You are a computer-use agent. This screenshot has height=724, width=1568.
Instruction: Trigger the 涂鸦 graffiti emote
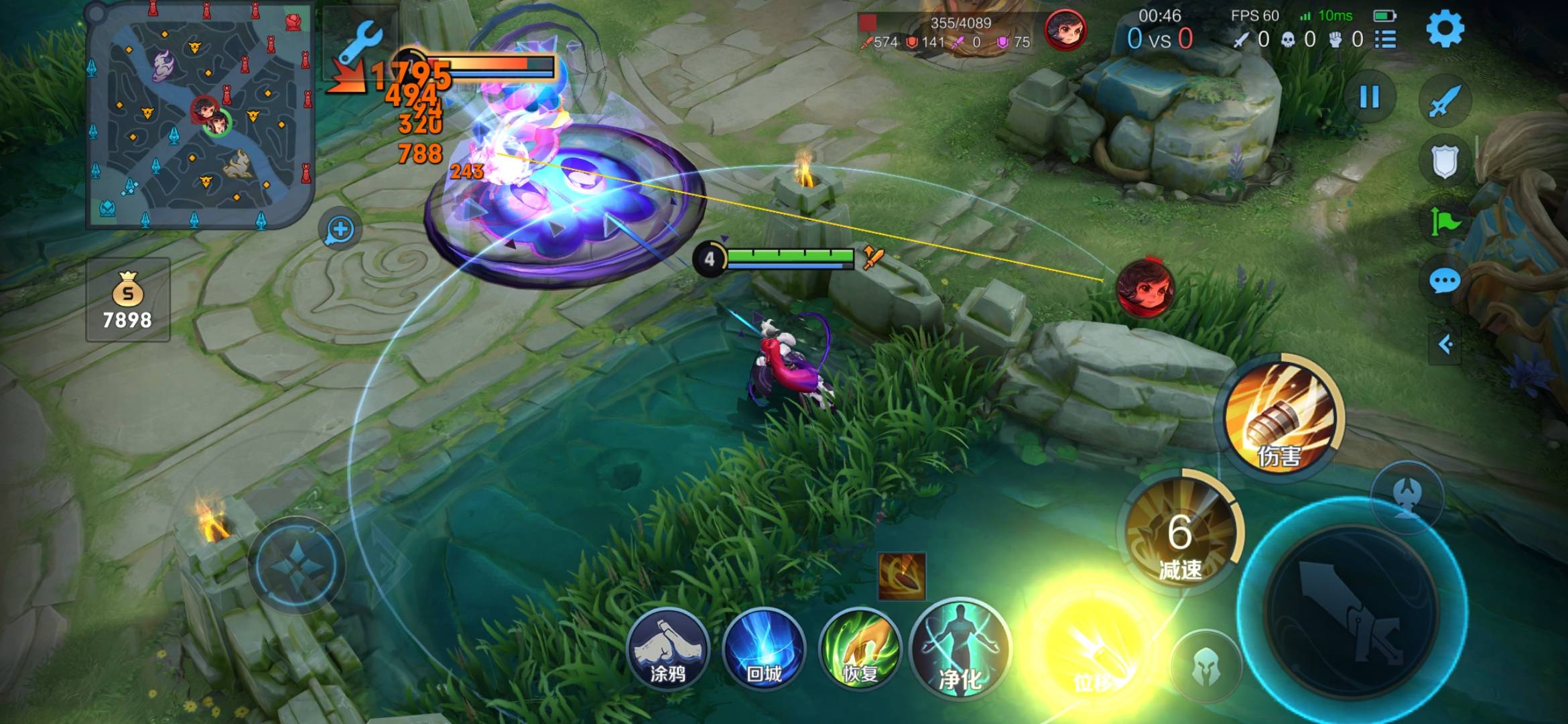point(667,649)
